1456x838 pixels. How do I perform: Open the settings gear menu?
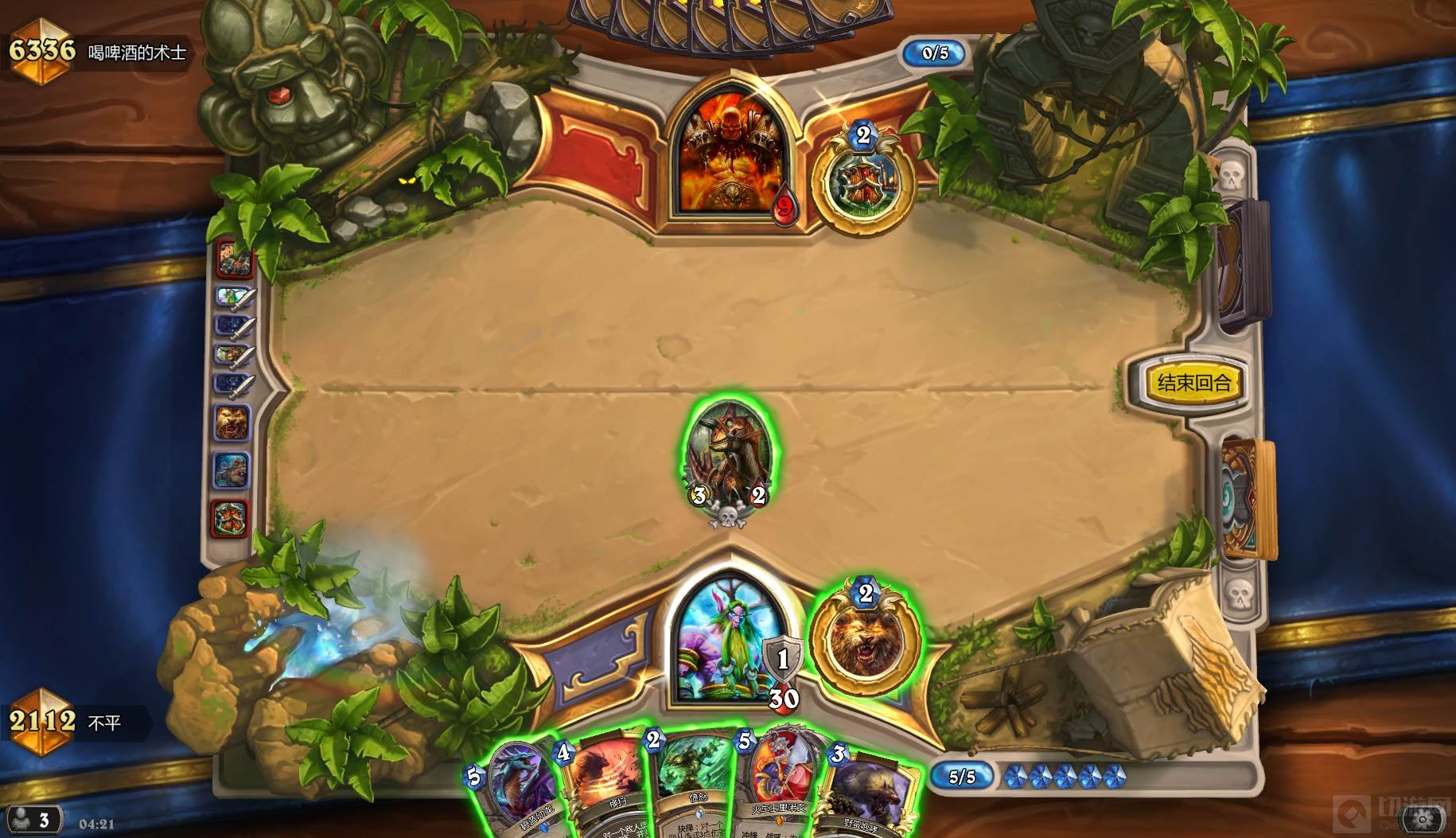coord(1423,818)
